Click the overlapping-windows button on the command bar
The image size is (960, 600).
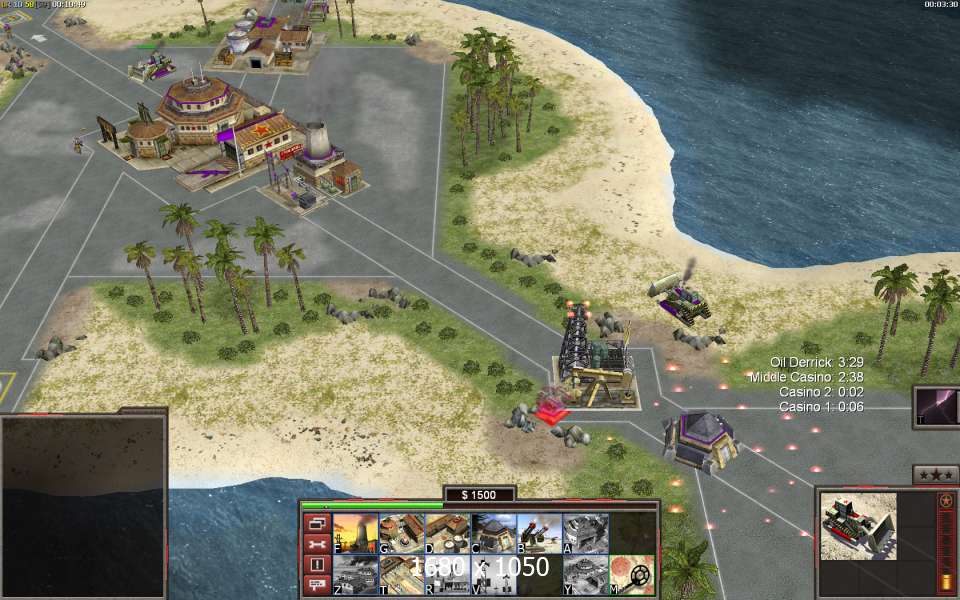tap(316, 524)
